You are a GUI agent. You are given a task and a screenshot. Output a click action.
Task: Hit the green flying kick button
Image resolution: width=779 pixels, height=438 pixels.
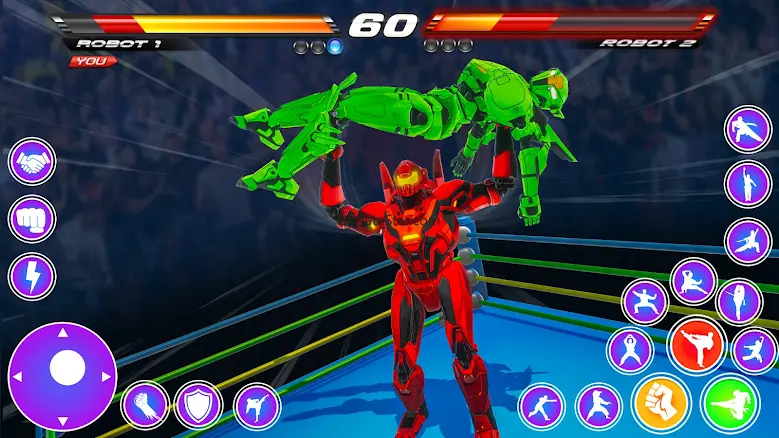(x=731, y=402)
